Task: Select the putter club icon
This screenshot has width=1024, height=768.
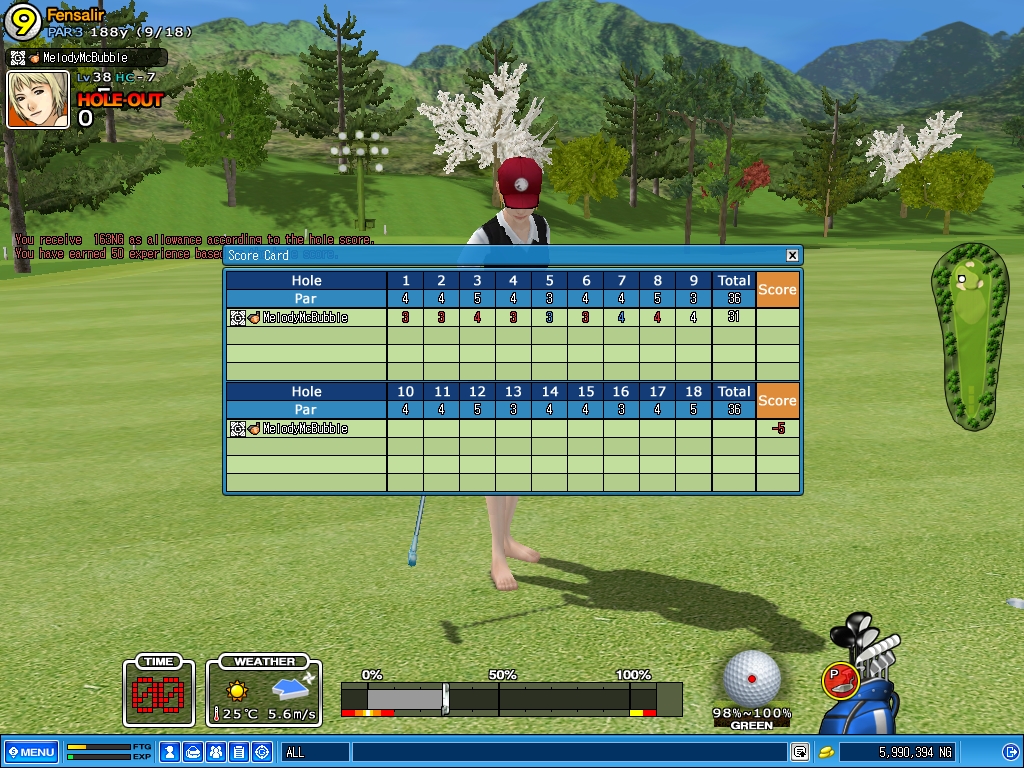Action: coord(841,680)
